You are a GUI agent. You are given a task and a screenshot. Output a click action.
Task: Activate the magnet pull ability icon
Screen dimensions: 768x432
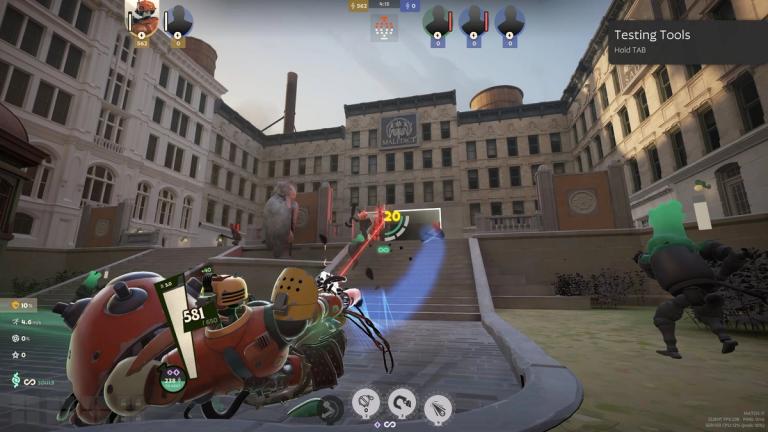402,402
